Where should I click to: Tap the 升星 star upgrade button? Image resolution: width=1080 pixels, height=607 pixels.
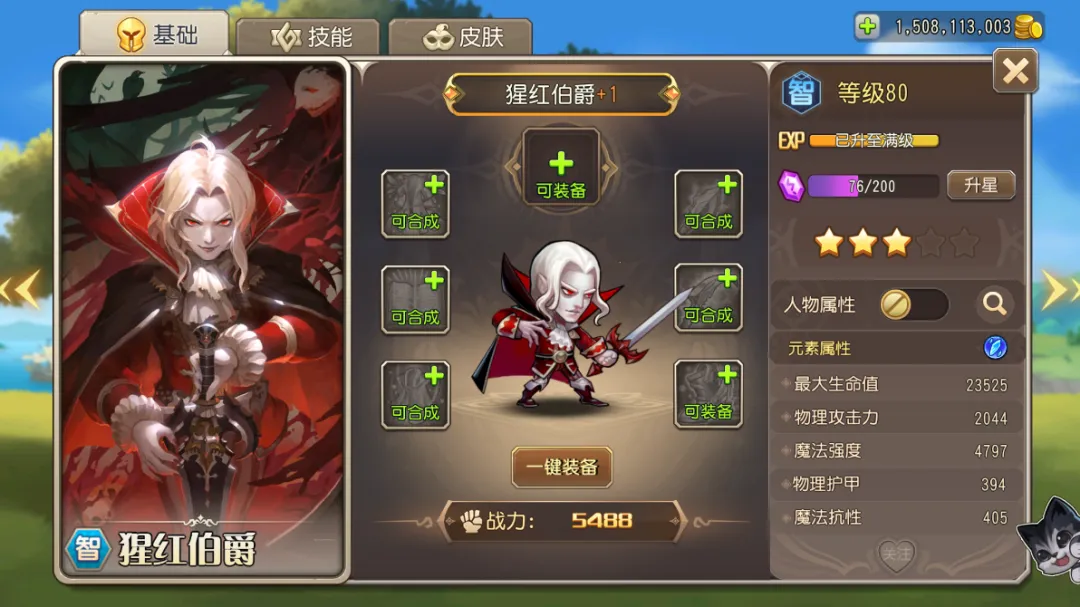980,185
